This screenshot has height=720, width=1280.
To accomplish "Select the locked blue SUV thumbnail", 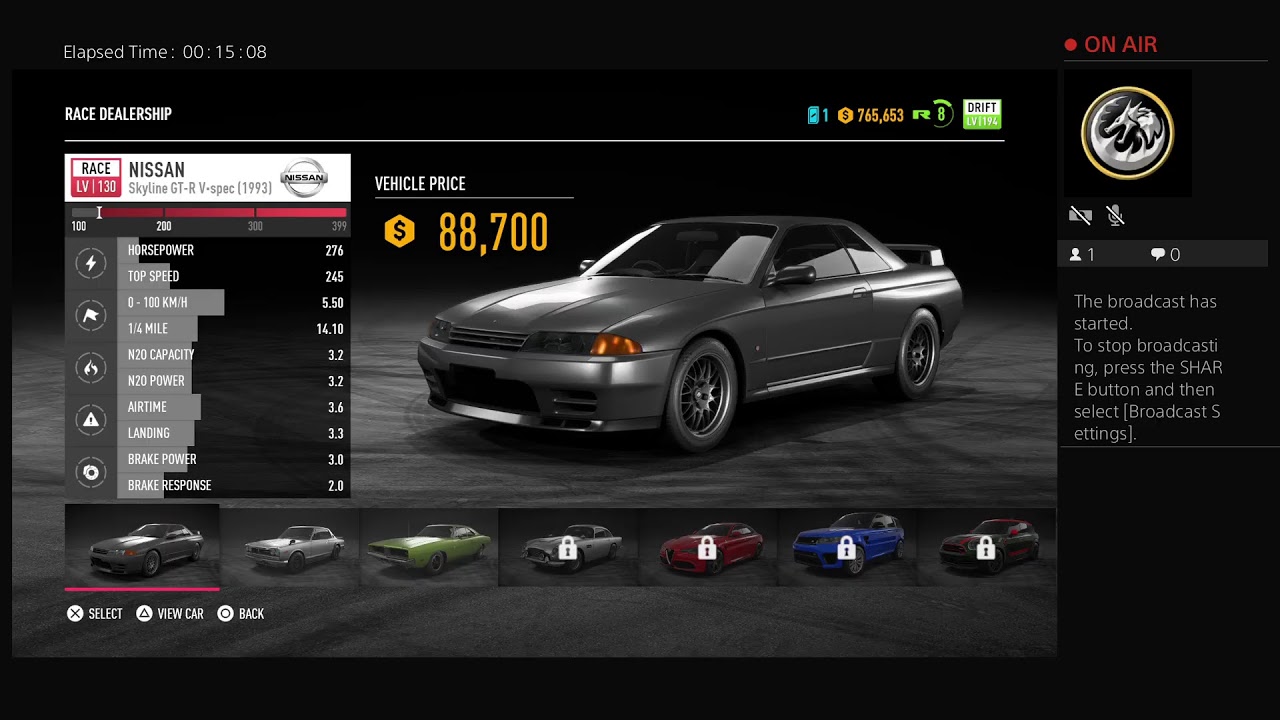I will click(846, 546).
